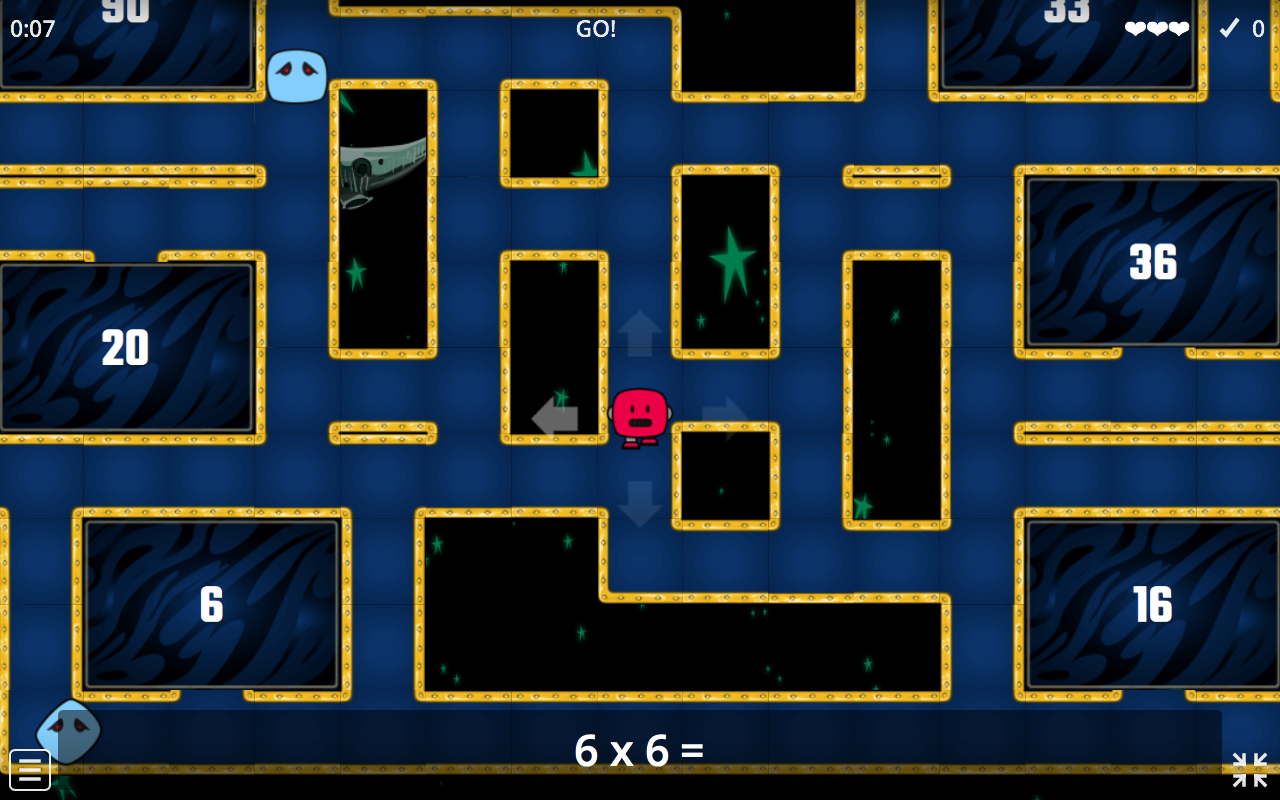
Task: Move down using the down arrow
Action: coord(640,503)
